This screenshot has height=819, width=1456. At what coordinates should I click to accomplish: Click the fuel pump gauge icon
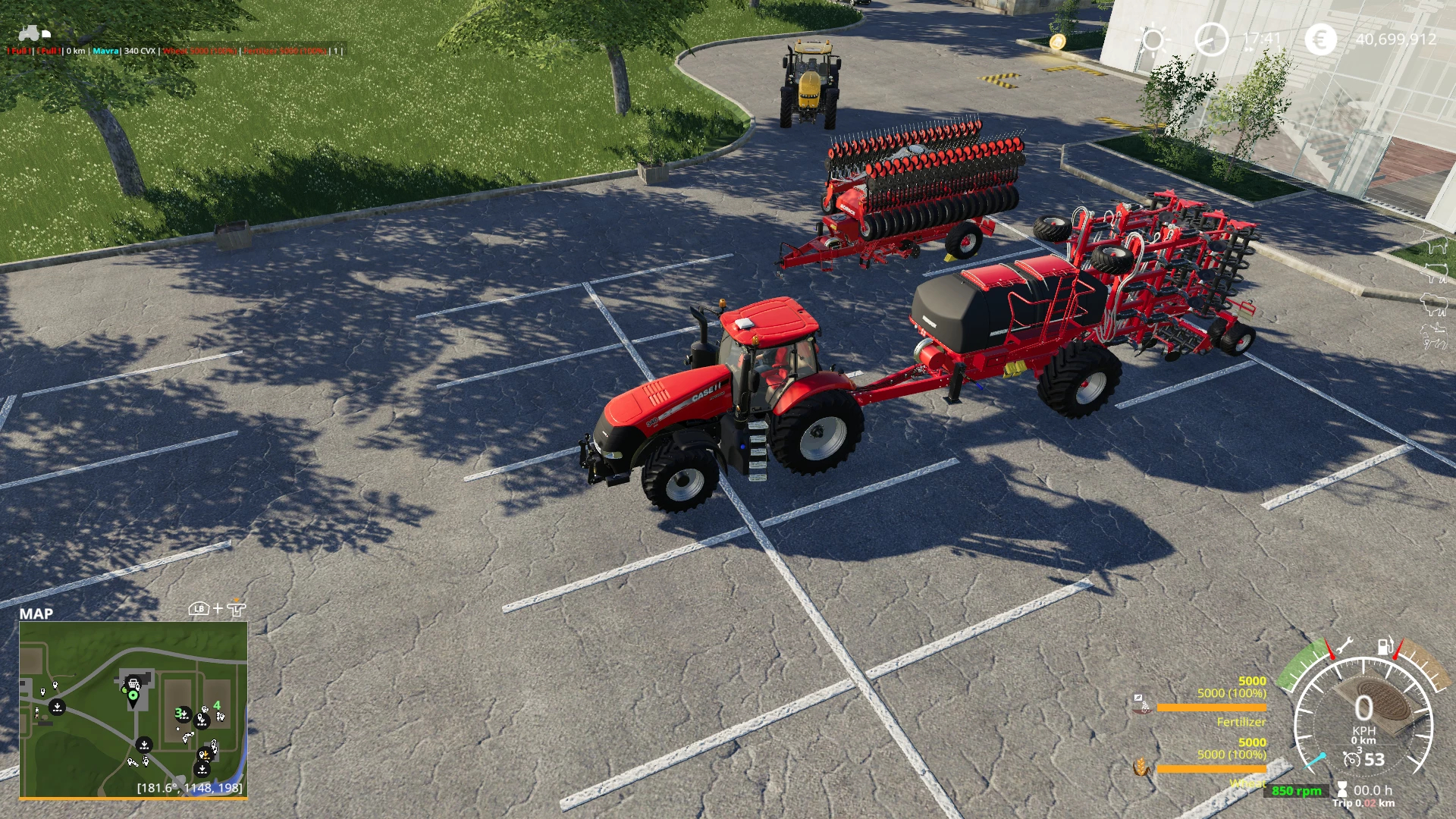pos(1385,646)
